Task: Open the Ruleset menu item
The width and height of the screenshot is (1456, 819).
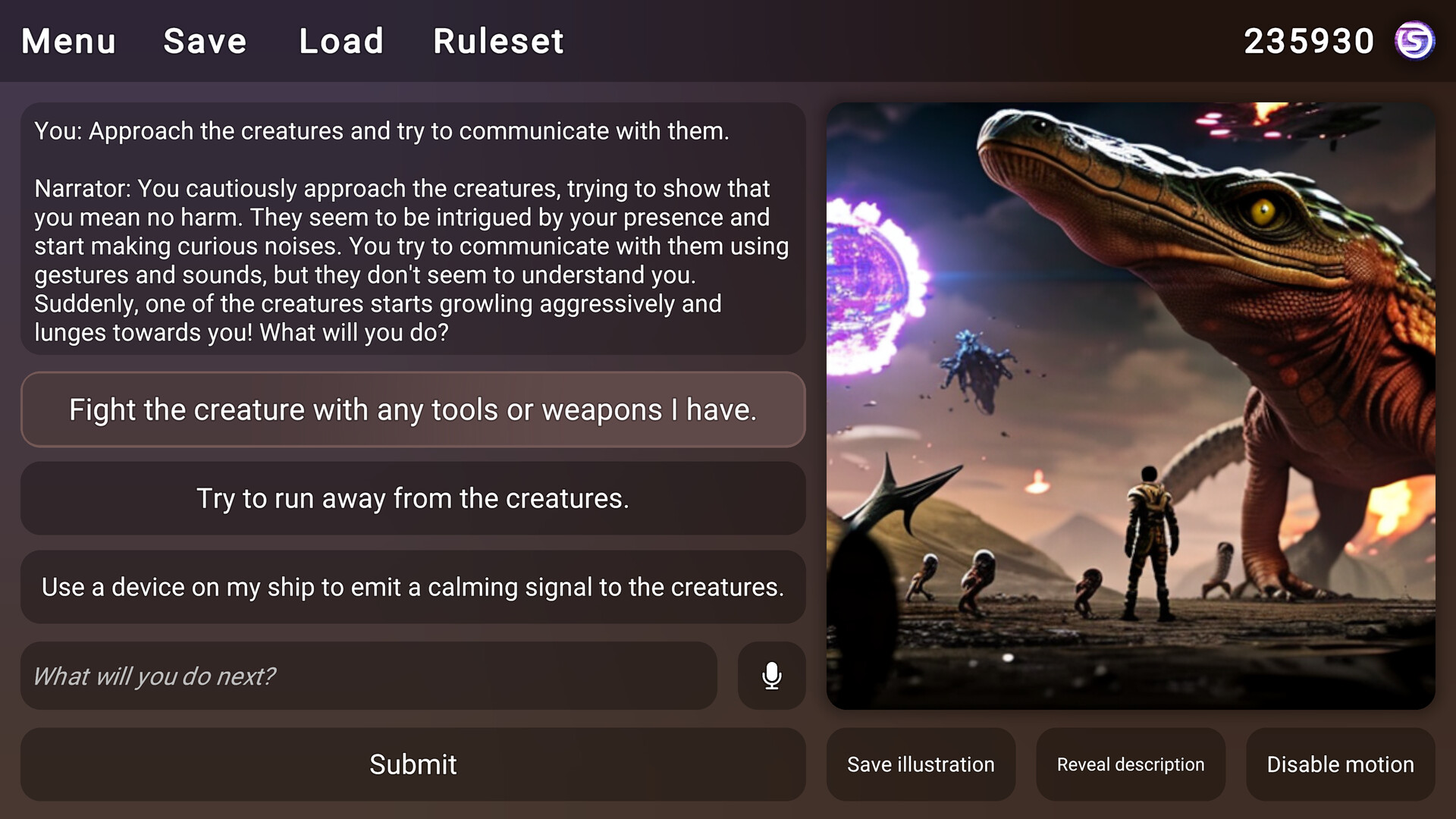Action: point(497,41)
